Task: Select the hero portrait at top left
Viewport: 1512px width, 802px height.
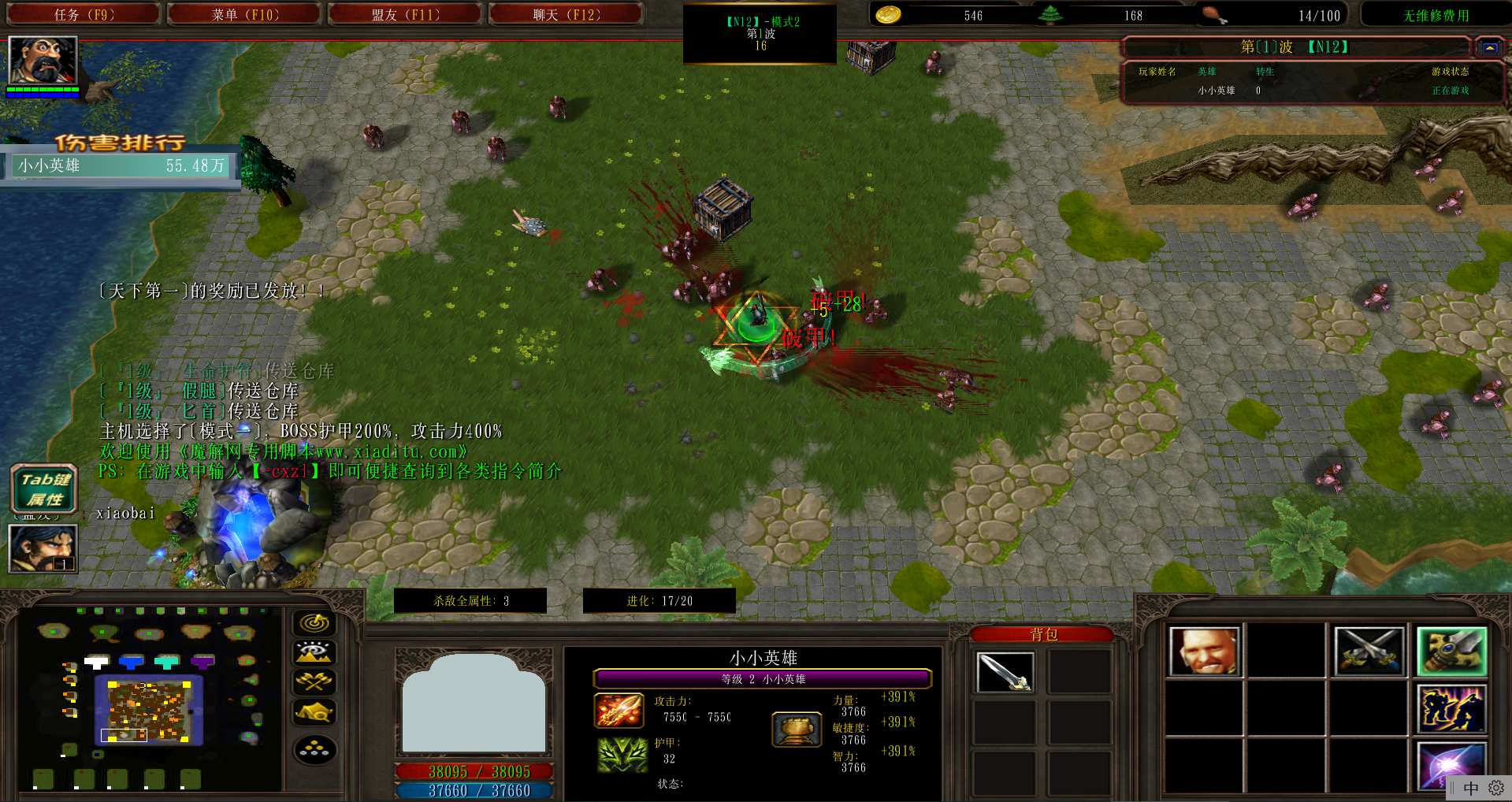Action: click(x=43, y=60)
